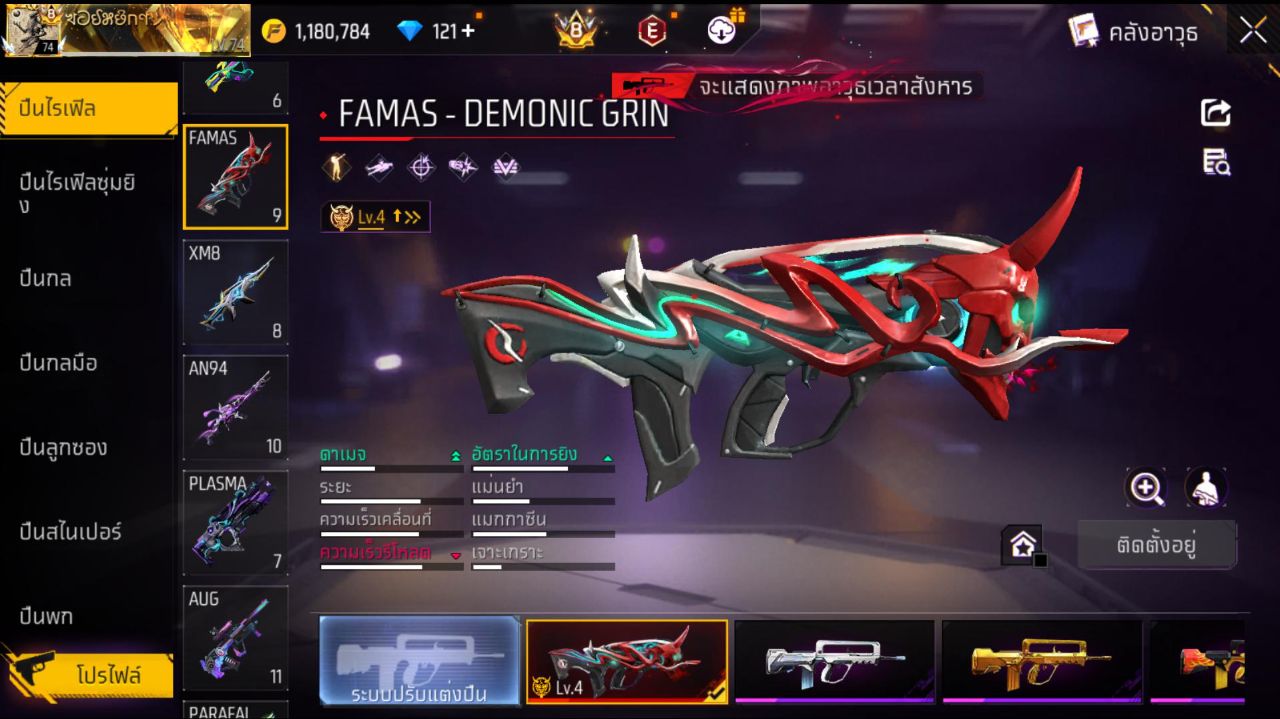Image resolution: width=1280 pixels, height=719 pixels.
Task: Choose the white FAMAS skin thumbnail
Action: tap(833, 661)
